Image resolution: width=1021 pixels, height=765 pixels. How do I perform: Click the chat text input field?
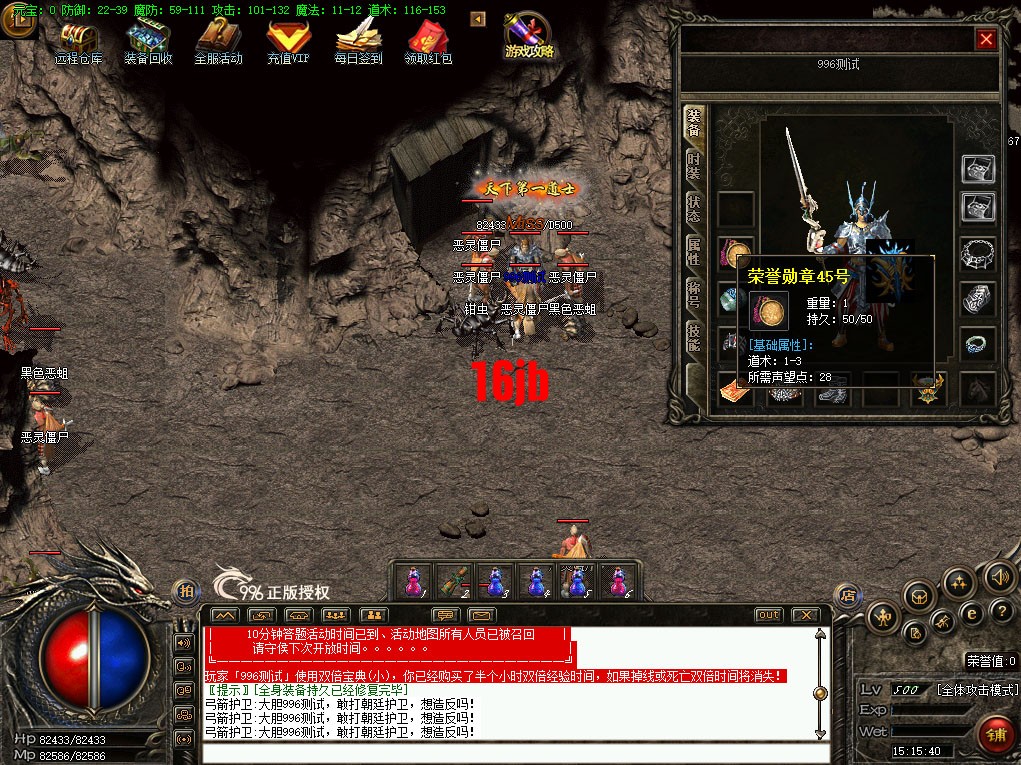click(x=510, y=754)
